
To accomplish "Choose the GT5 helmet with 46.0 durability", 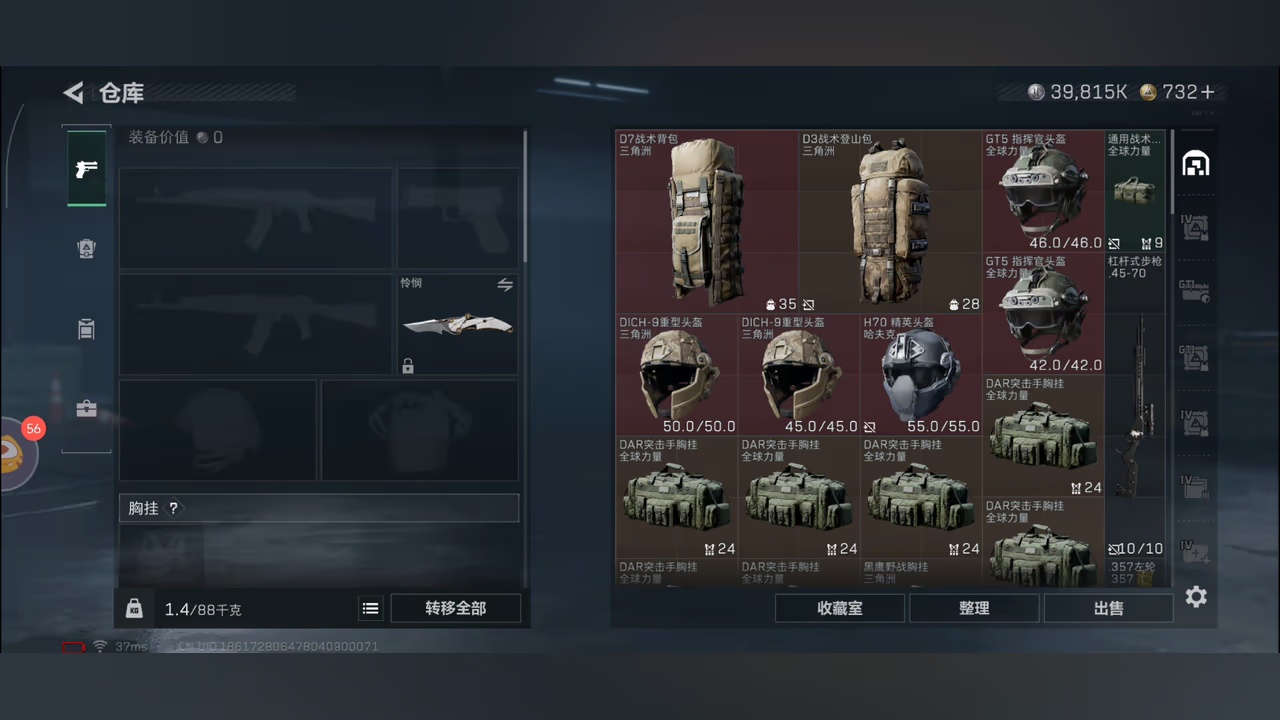I will point(1042,191).
